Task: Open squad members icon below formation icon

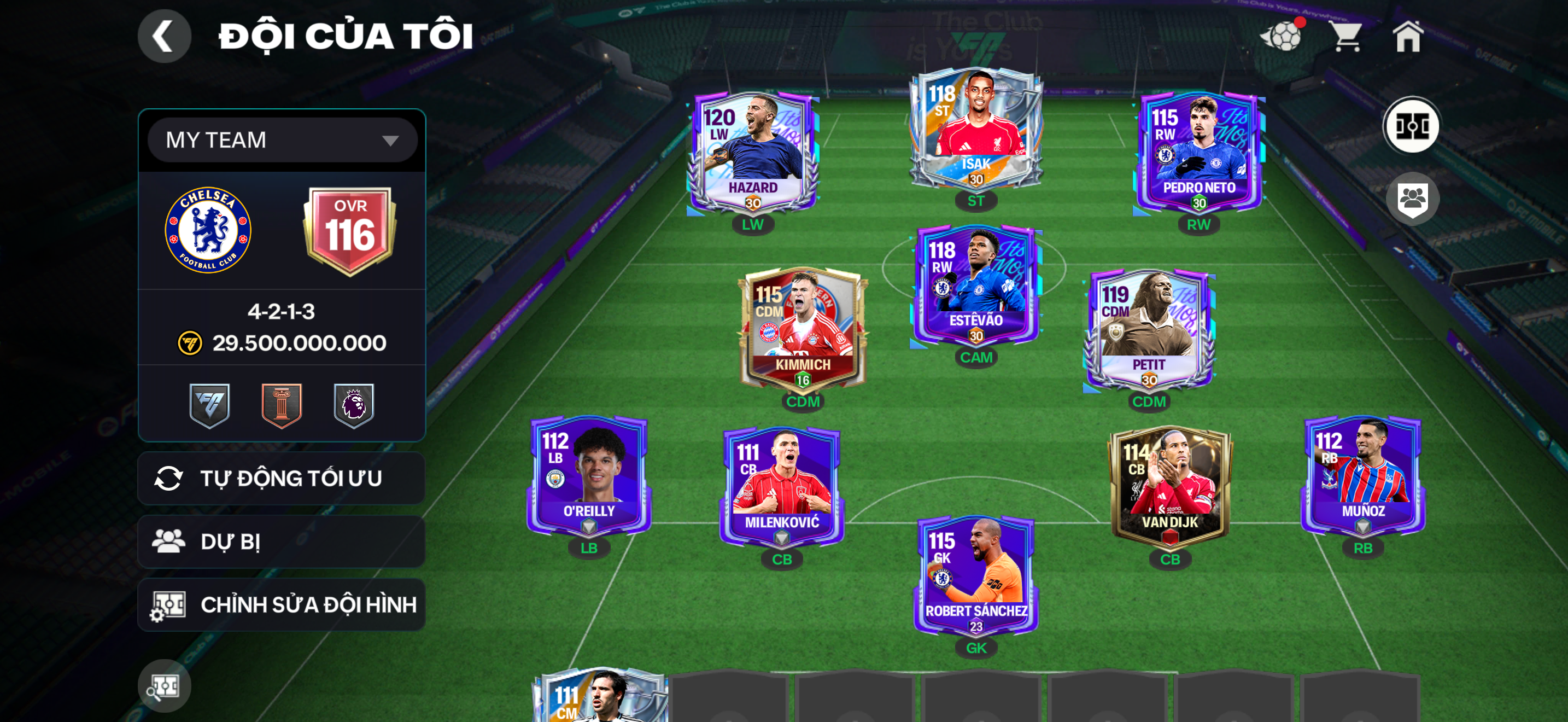Action: point(1413,199)
